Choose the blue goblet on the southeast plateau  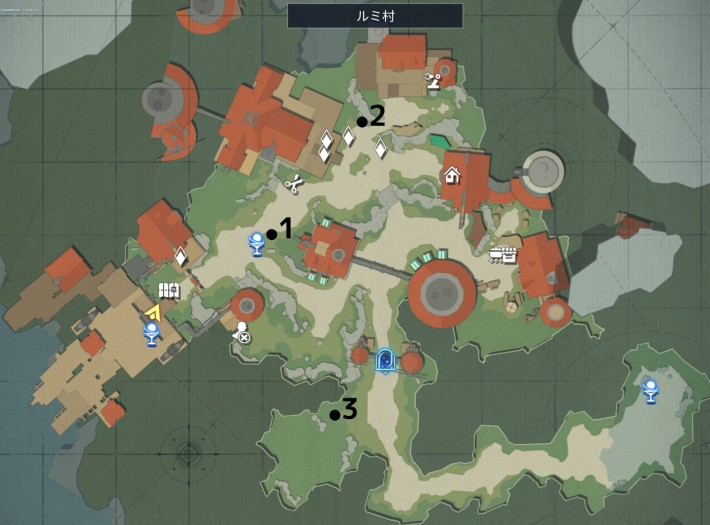point(650,391)
